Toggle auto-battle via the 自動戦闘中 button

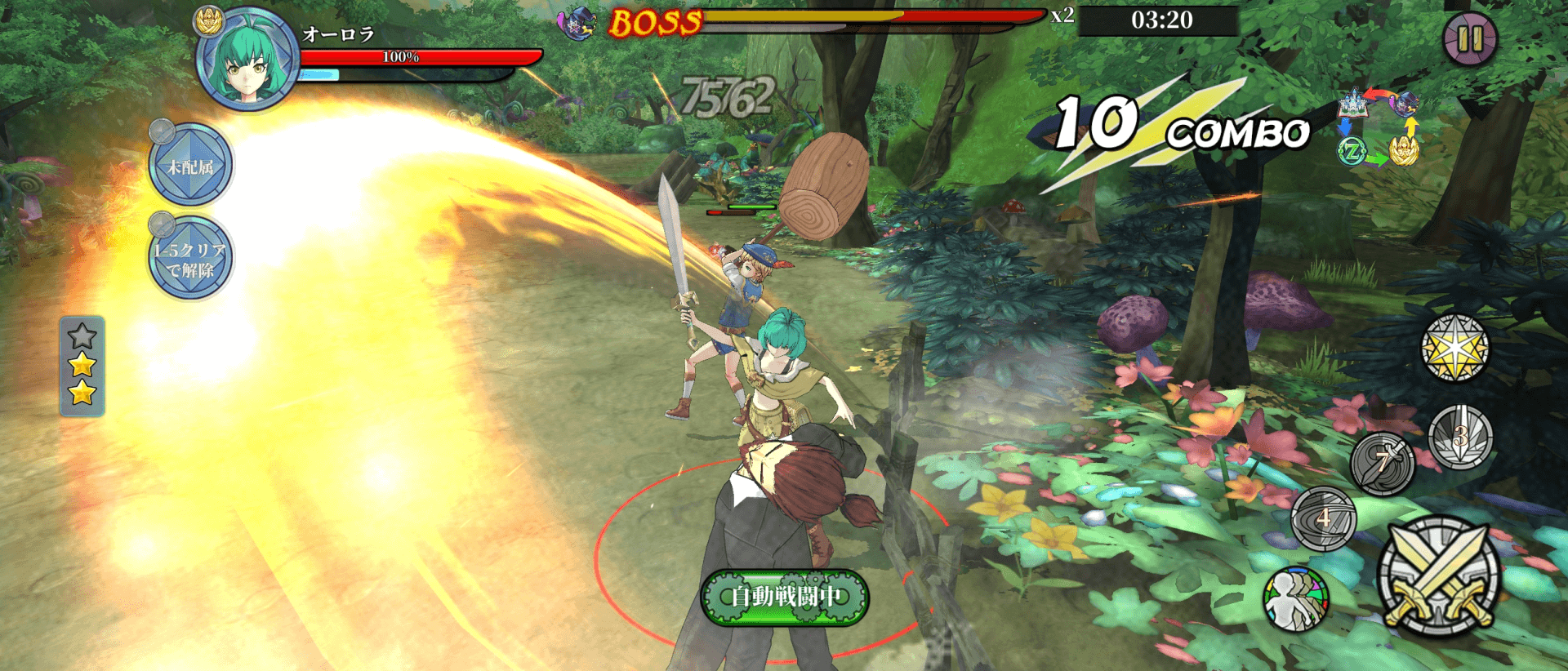[x=786, y=598]
